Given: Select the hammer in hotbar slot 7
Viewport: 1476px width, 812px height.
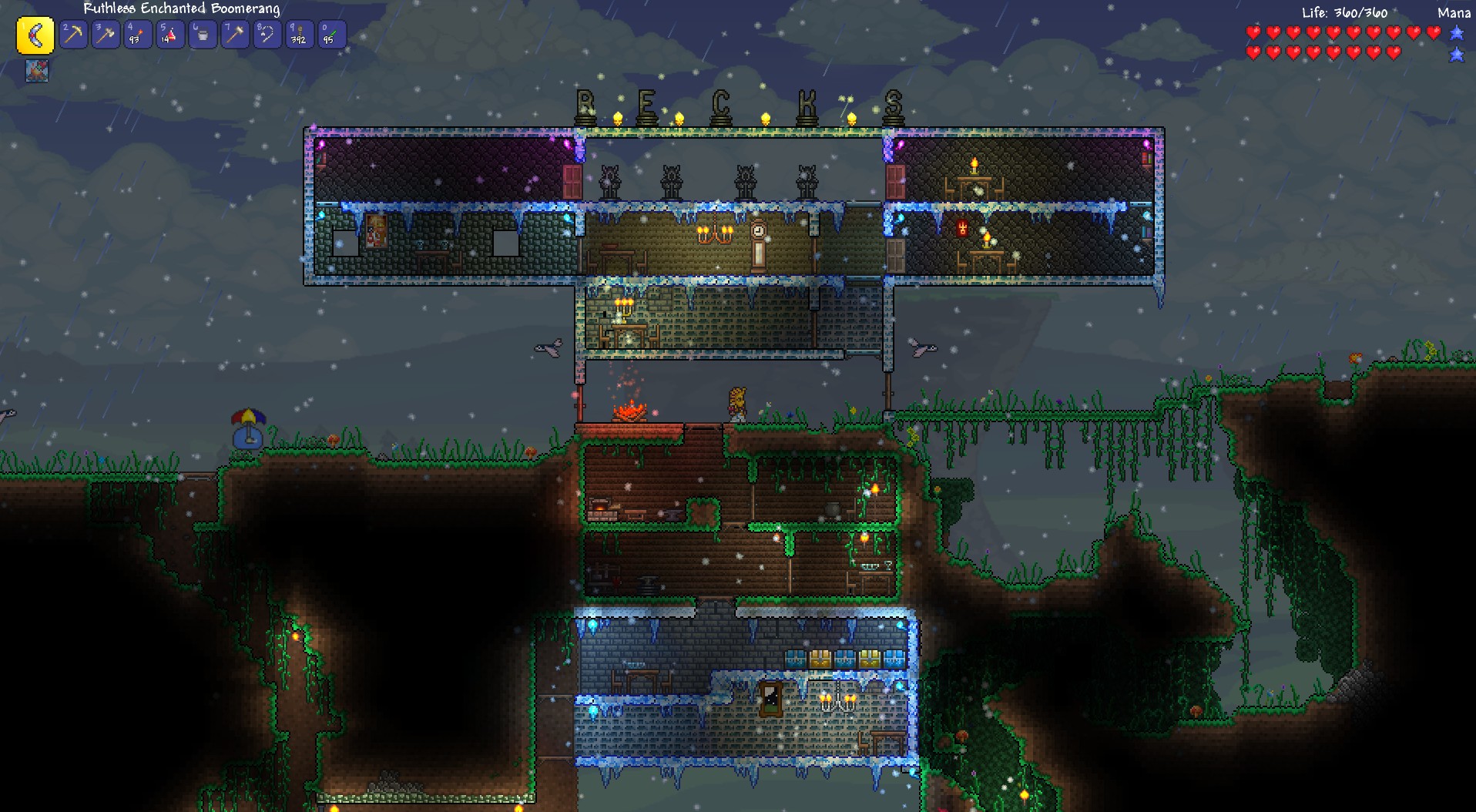Looking at the screenshot, I should (x=235, y=34).
